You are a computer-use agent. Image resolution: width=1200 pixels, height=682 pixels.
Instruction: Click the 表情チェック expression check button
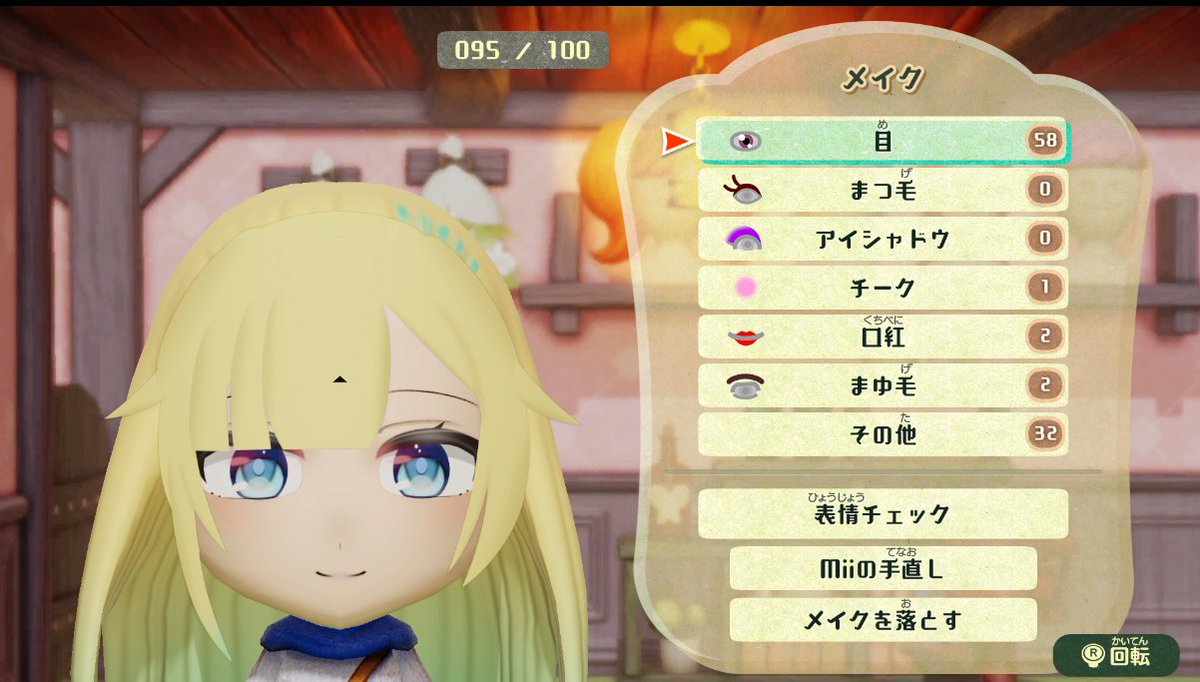point(882,514)
